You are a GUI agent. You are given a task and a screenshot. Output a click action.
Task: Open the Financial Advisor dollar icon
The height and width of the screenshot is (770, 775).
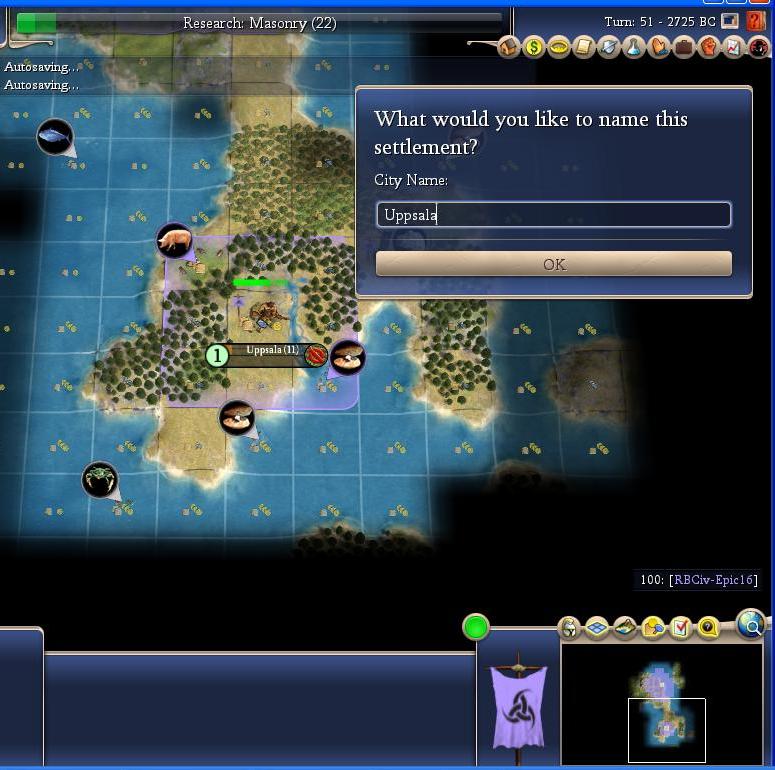(x=534, y=46)
